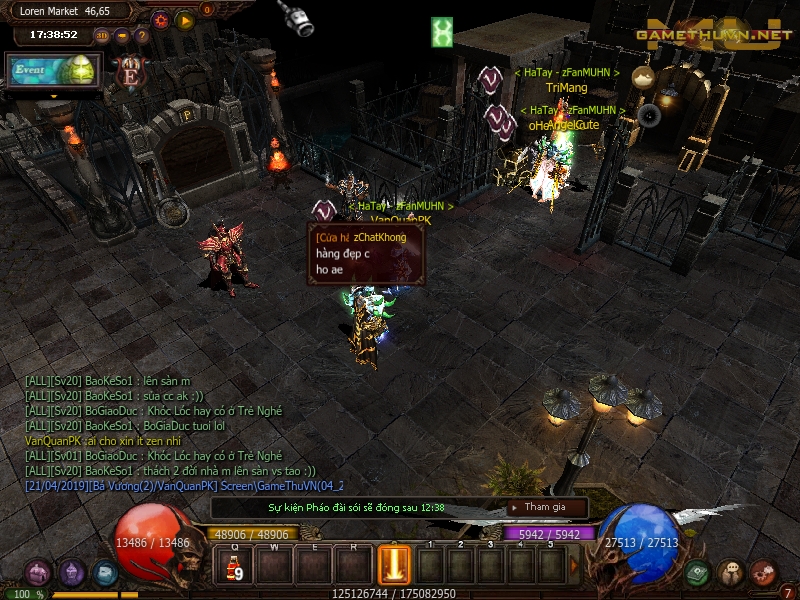800x600 pixels.
Task: Click the round minus button beside 3D
Action: coord(121,35)
